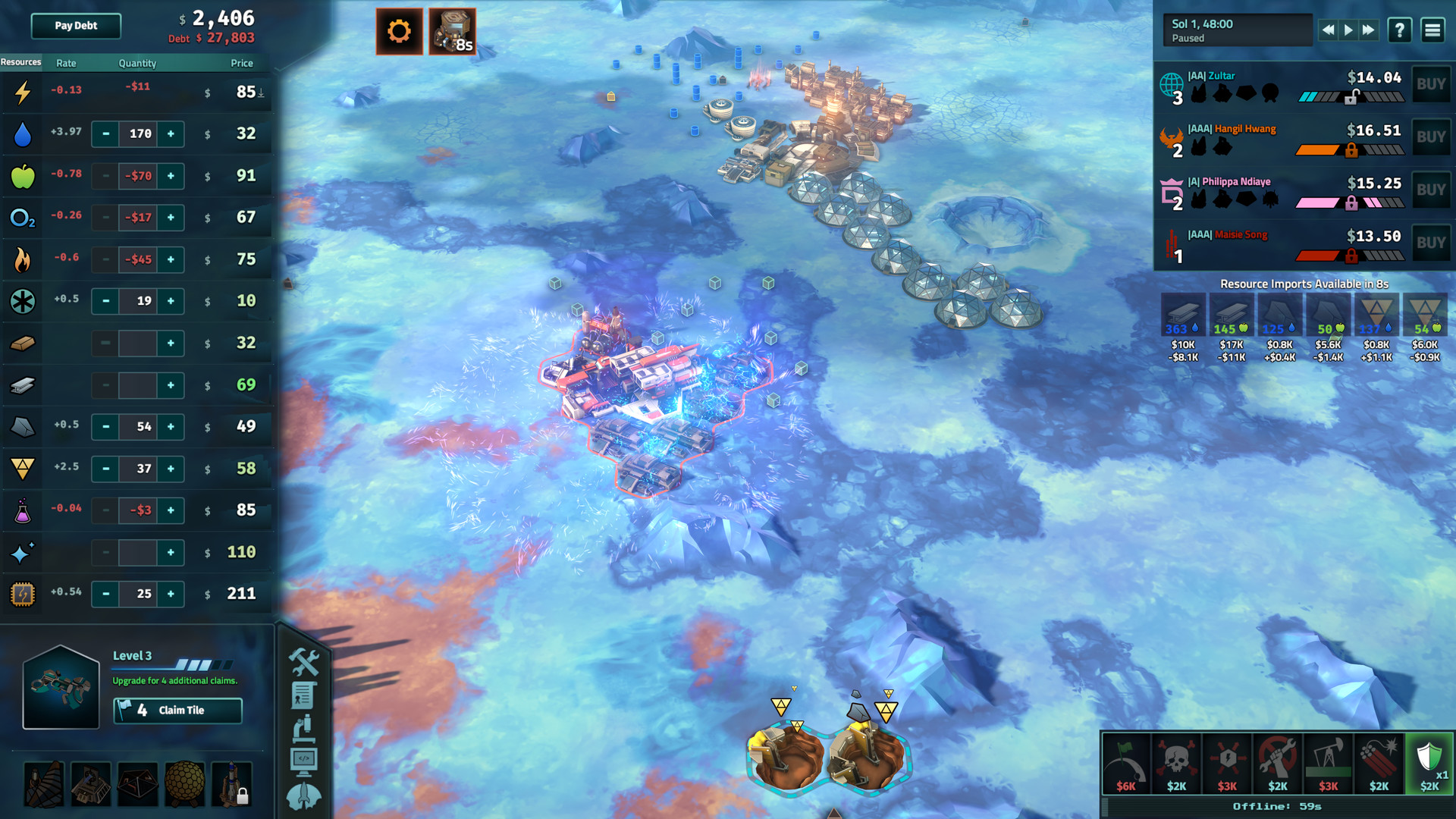The width and height of the screenshot is (1456, 819).
Task: Click the rocket launch icon in sidebar
Action: 304,792
